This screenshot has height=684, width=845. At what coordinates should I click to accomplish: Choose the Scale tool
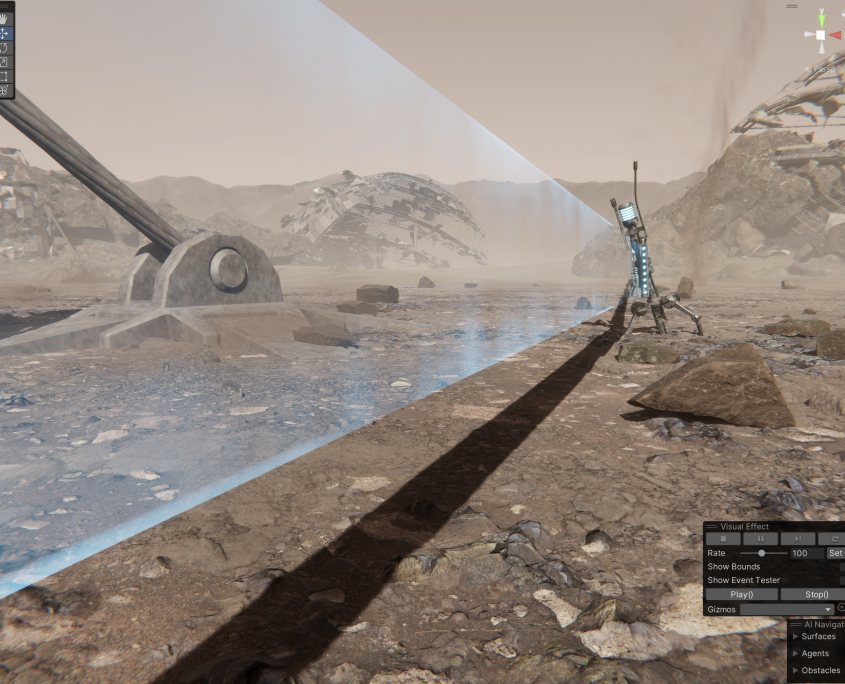point(5,62)
